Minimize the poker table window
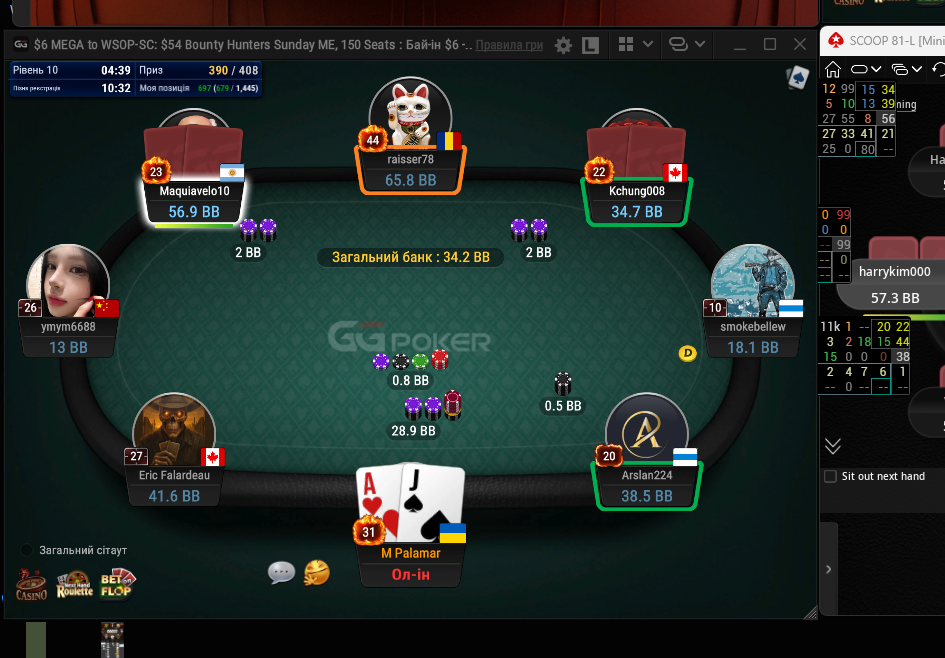945x658 pixels. [x=740, y=44]
